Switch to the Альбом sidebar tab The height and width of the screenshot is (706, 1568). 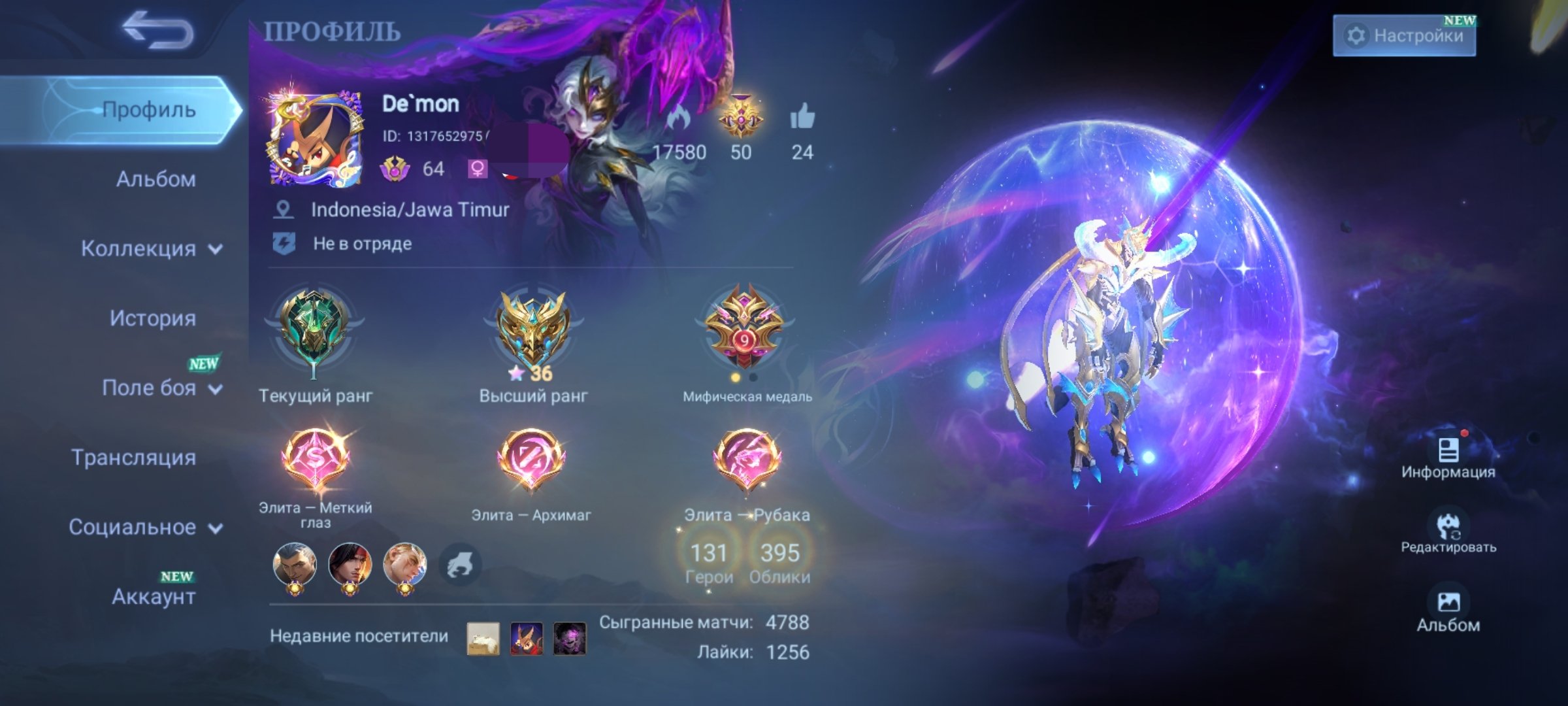coord(154,180)
